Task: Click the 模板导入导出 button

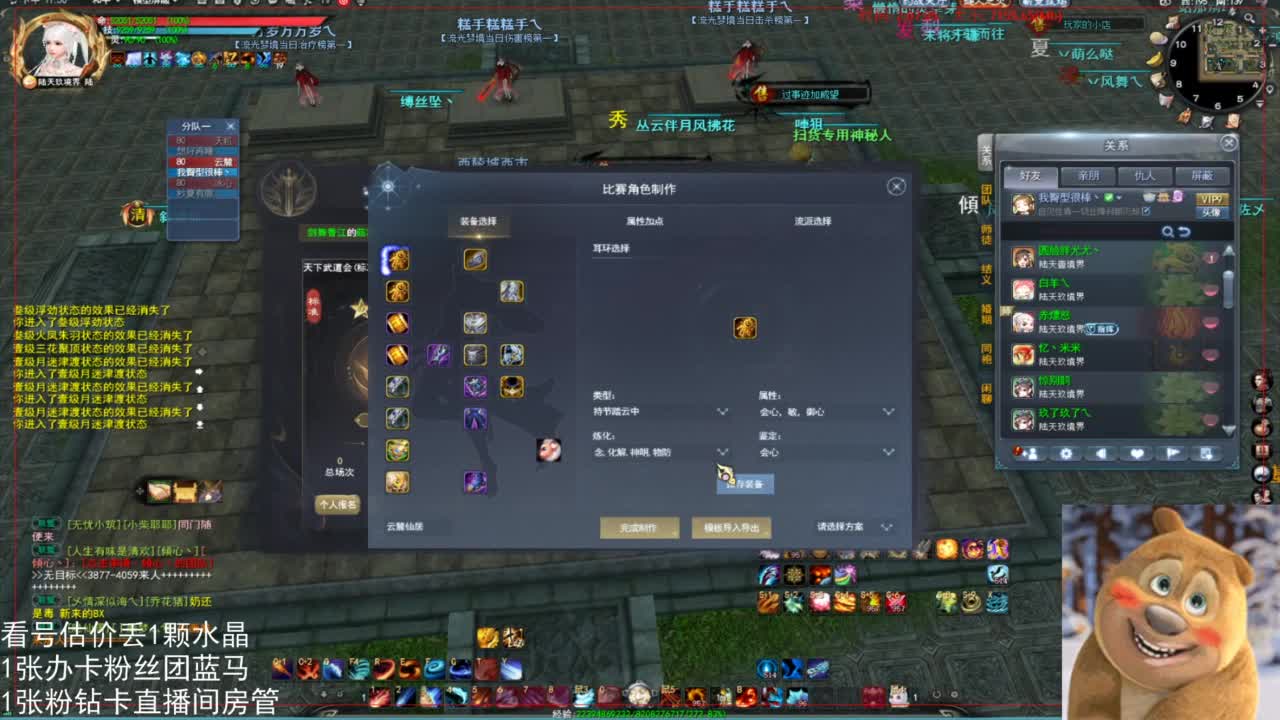Action: pyautogui.click(x=730, y=528)
